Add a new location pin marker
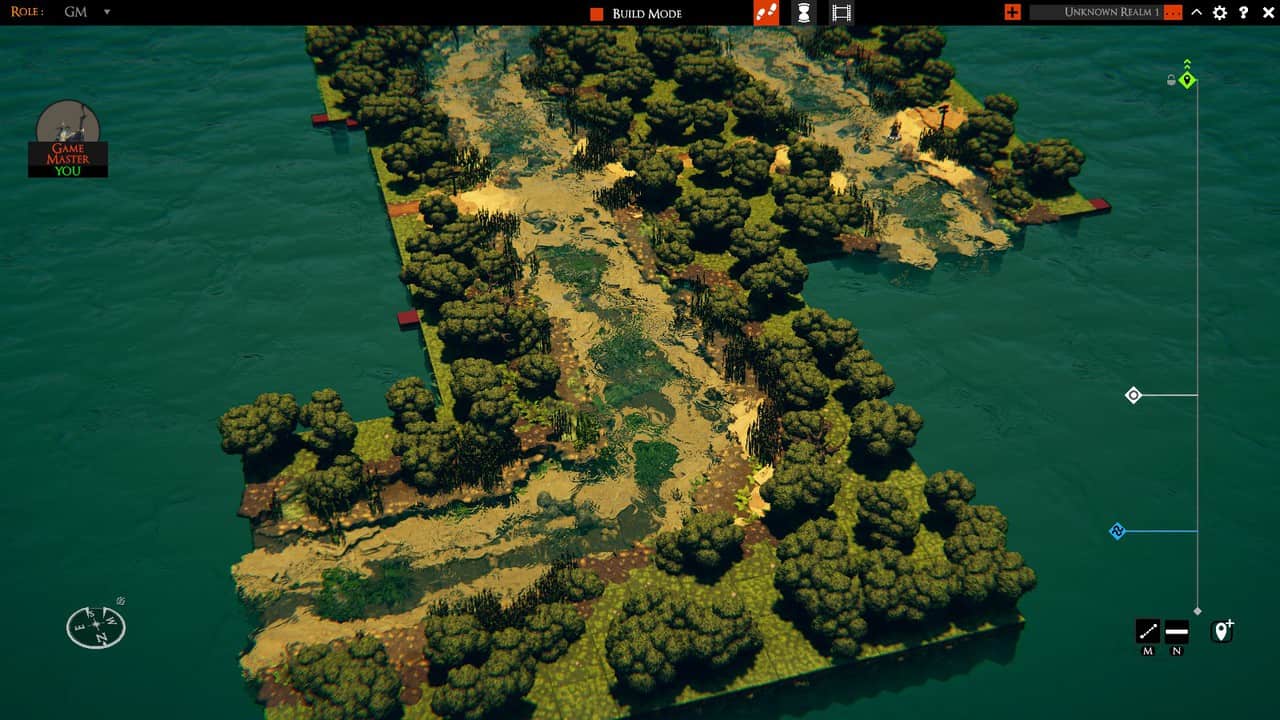Viewport: 1280px width, 720px height. 1222,631
